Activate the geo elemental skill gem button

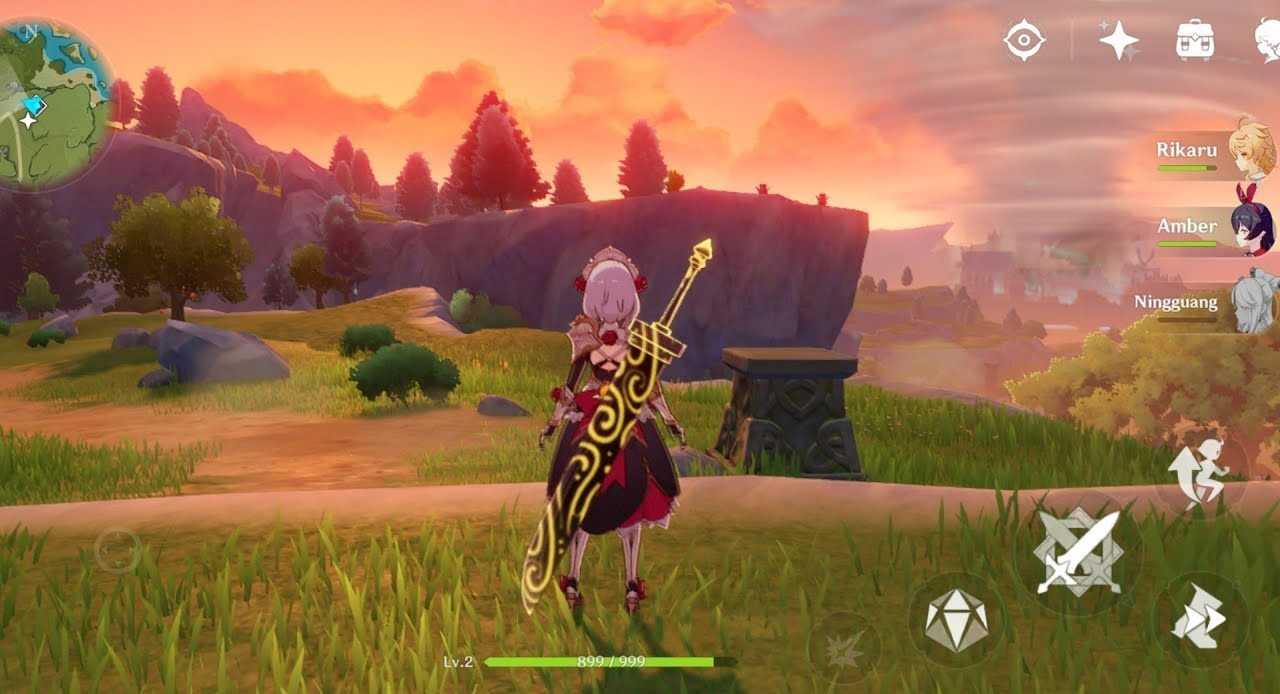pos(956,620)
